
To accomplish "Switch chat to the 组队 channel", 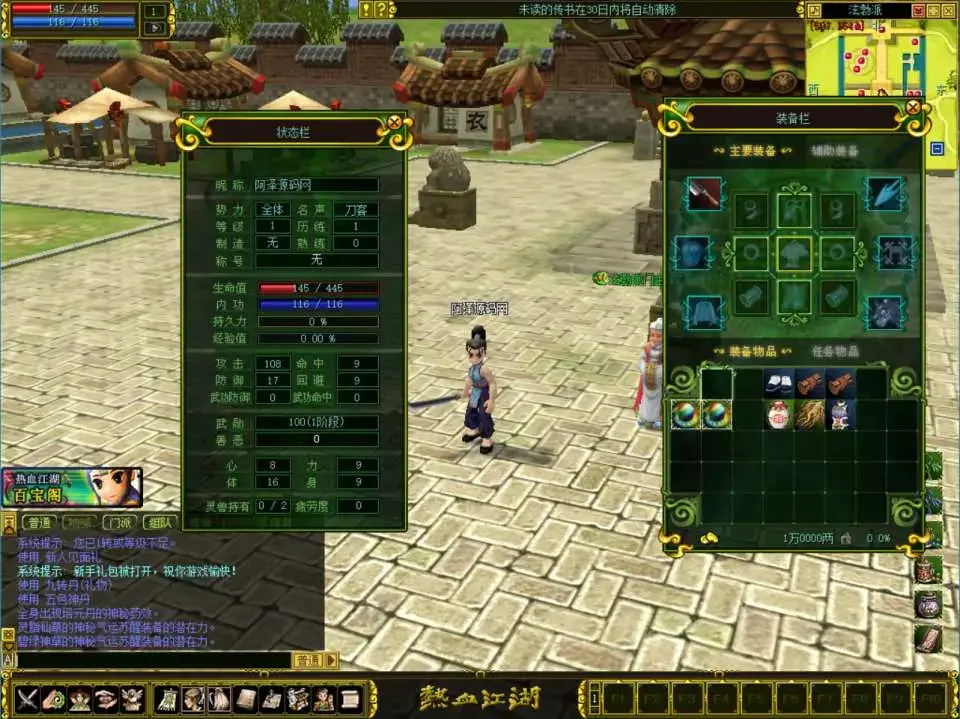I will (158, 522).
